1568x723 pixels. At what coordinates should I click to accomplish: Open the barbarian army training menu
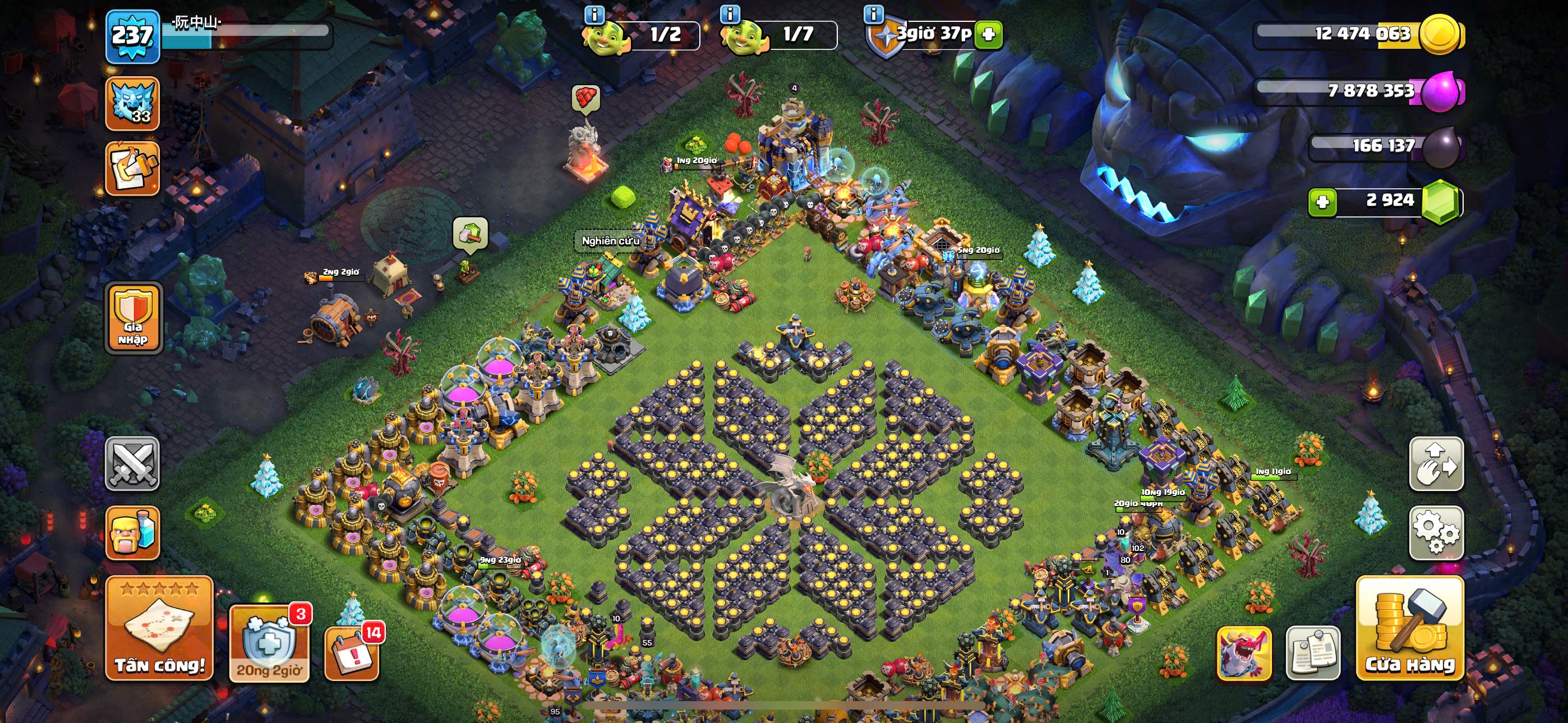(132, 532)
